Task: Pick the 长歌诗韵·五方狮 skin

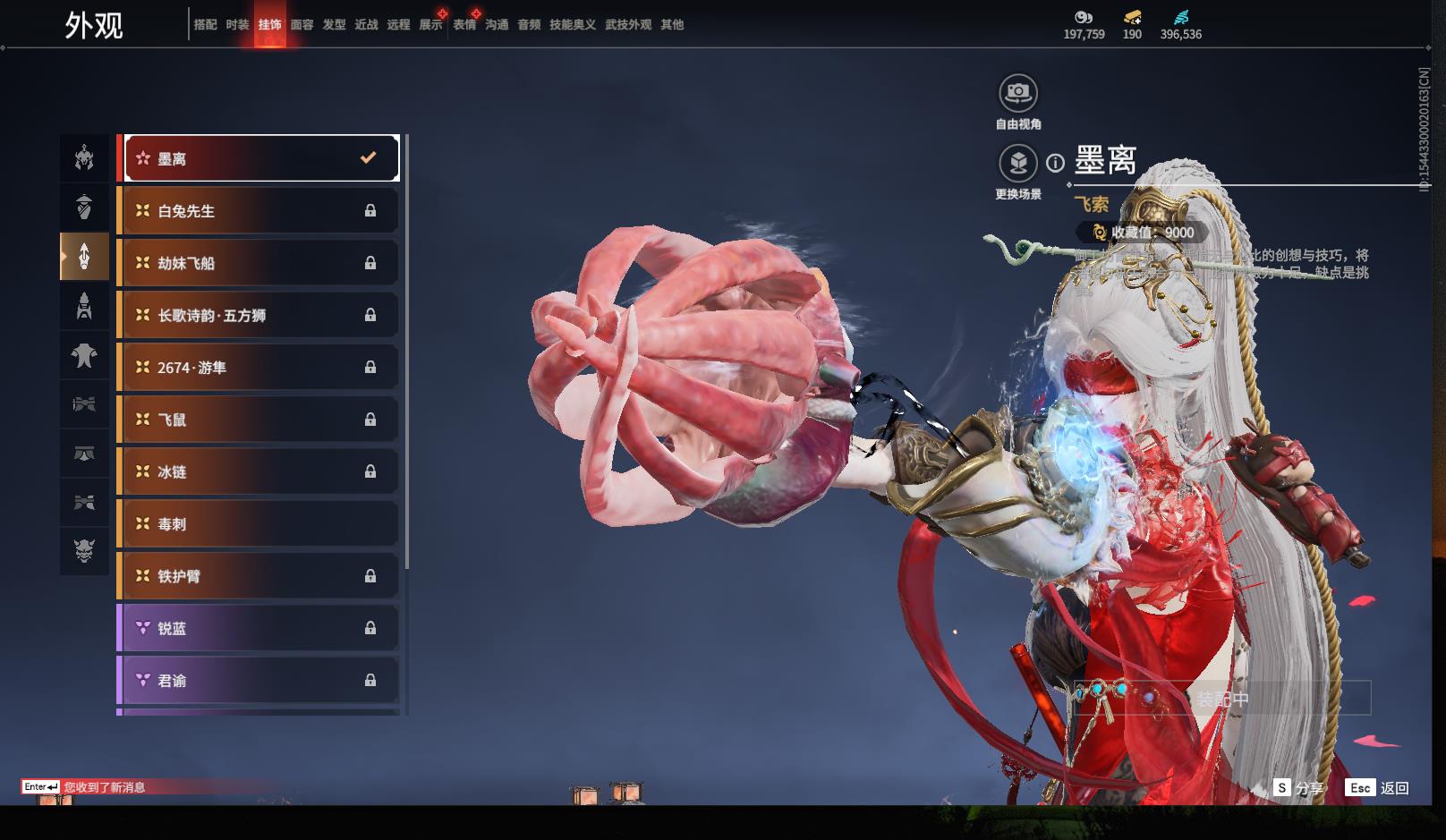Action: 259,315
